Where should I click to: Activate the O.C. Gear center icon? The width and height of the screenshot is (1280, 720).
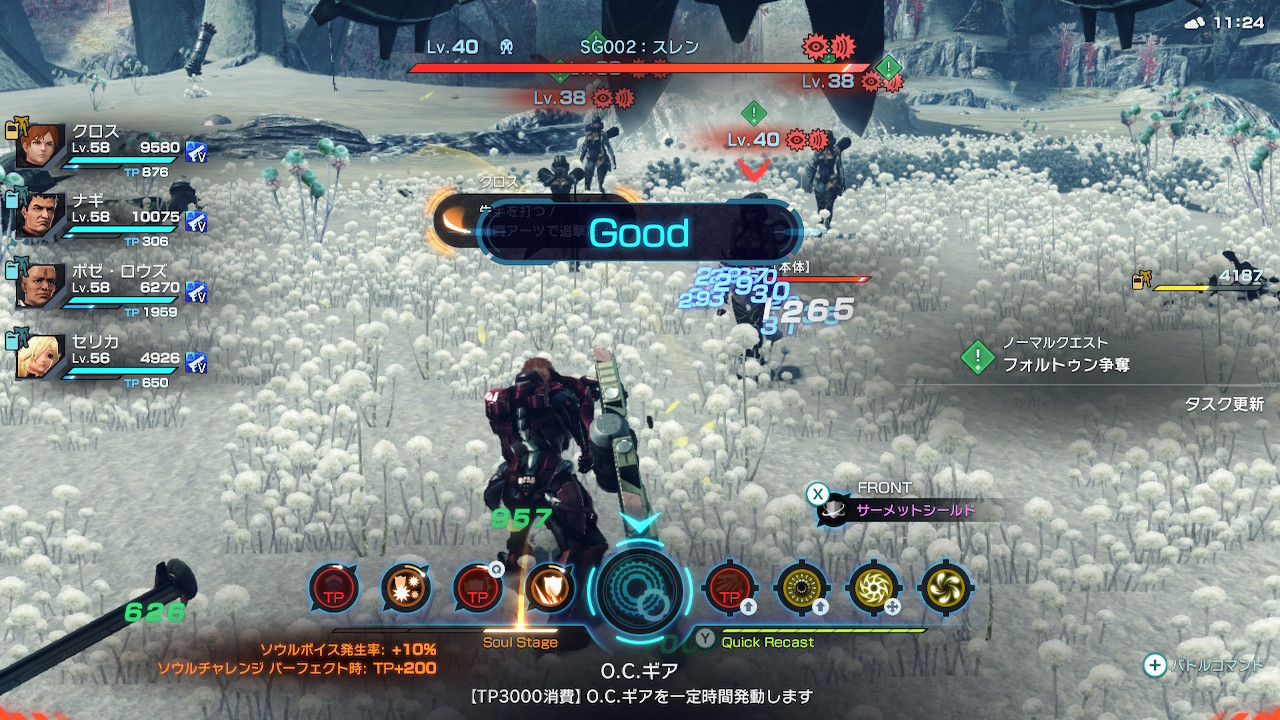(639, 590)
